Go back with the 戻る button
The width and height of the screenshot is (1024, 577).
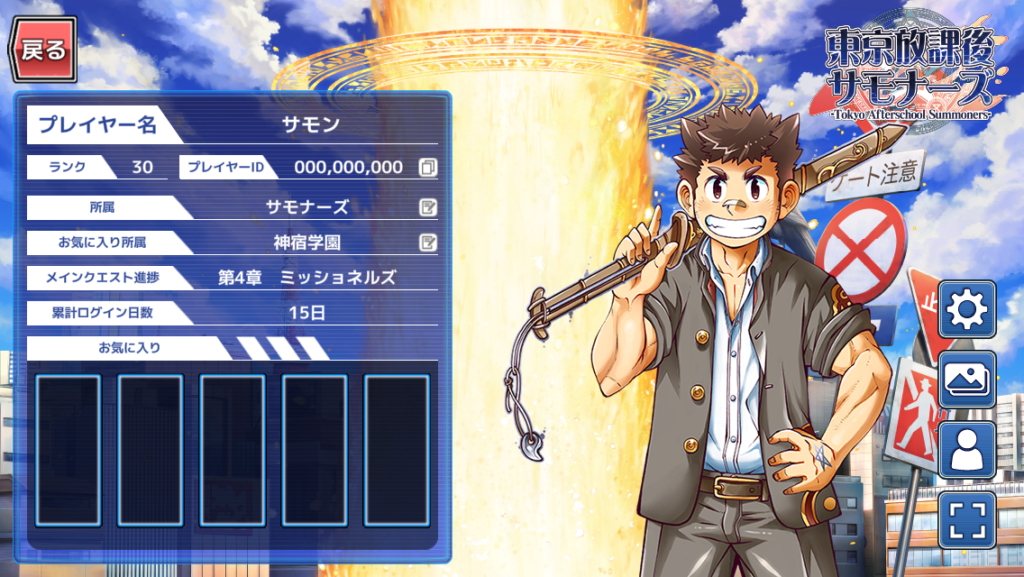pyautogui.click(x=43, y=50)
